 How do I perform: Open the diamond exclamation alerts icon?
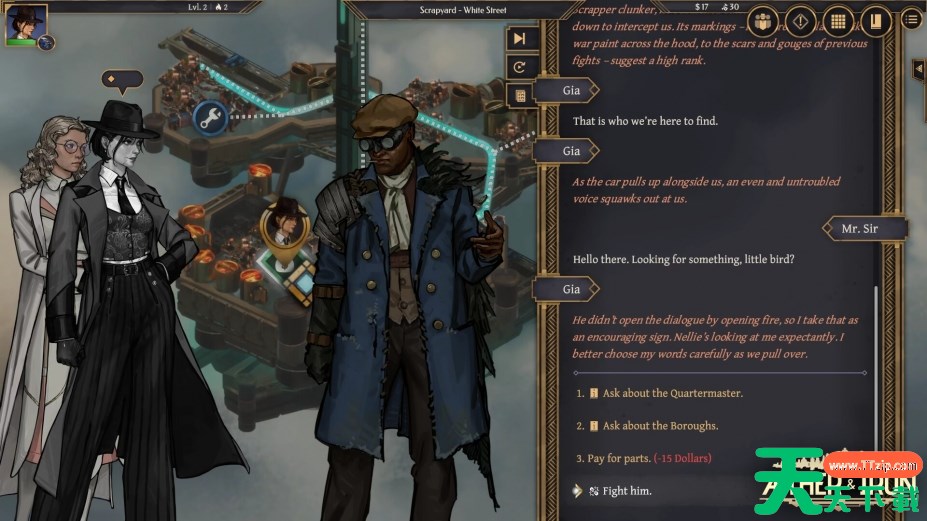[800, 20]
